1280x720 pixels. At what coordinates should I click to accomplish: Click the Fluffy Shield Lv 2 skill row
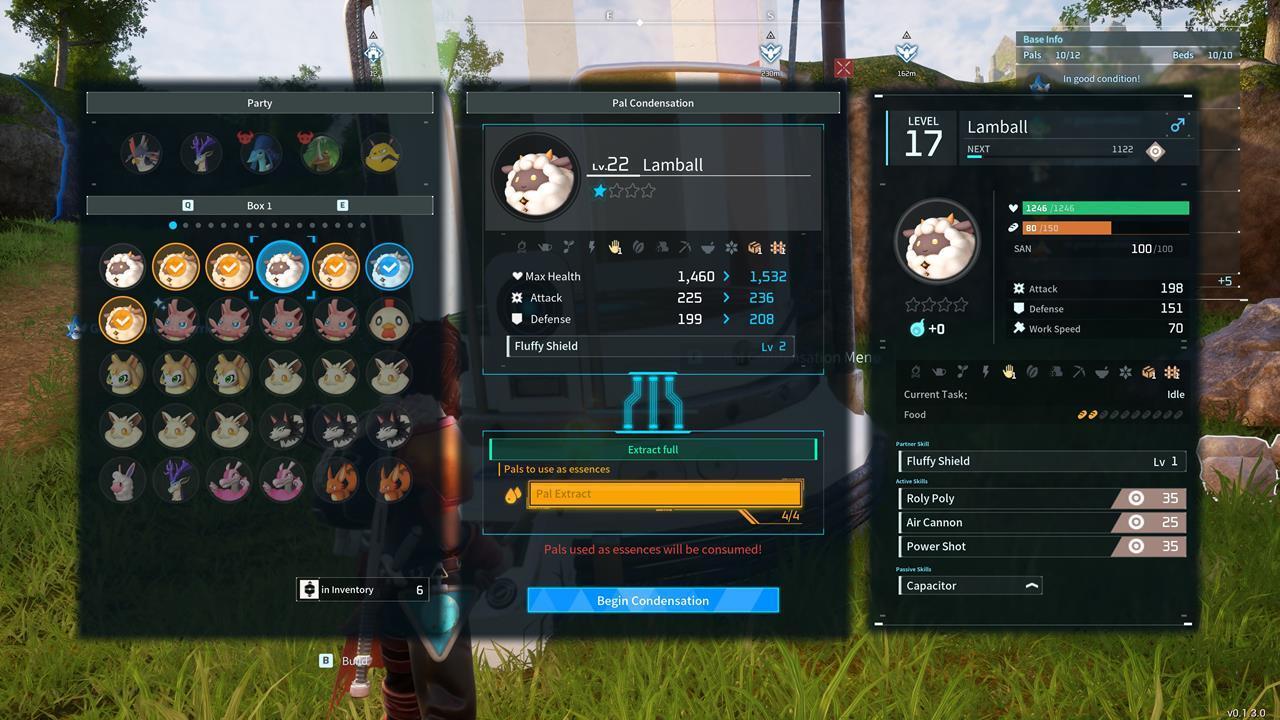pyautogui.click(x=650, y=346)
